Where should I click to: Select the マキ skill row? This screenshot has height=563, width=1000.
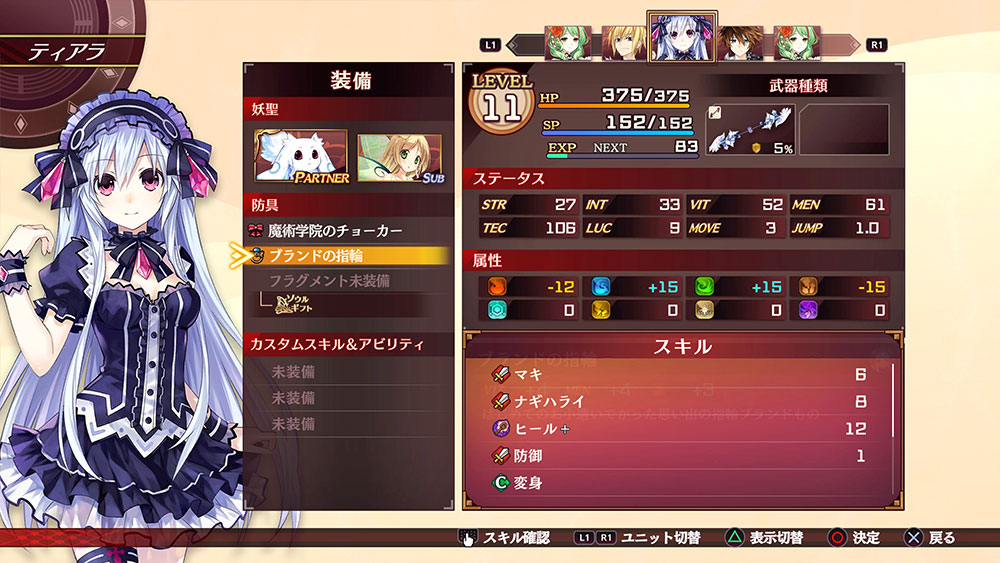(x=680, y=375)
